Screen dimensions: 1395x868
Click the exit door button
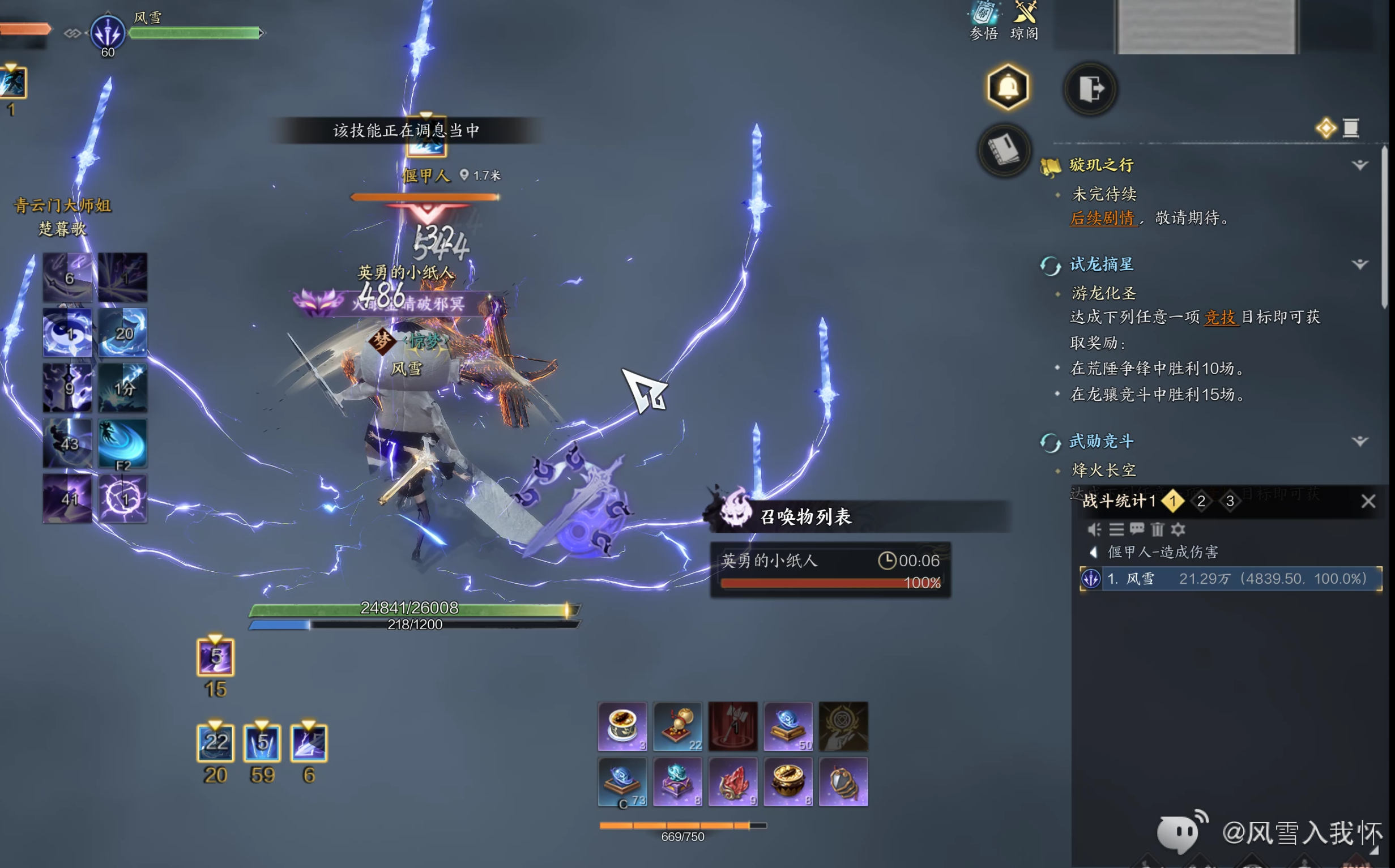pos(1090,89)
